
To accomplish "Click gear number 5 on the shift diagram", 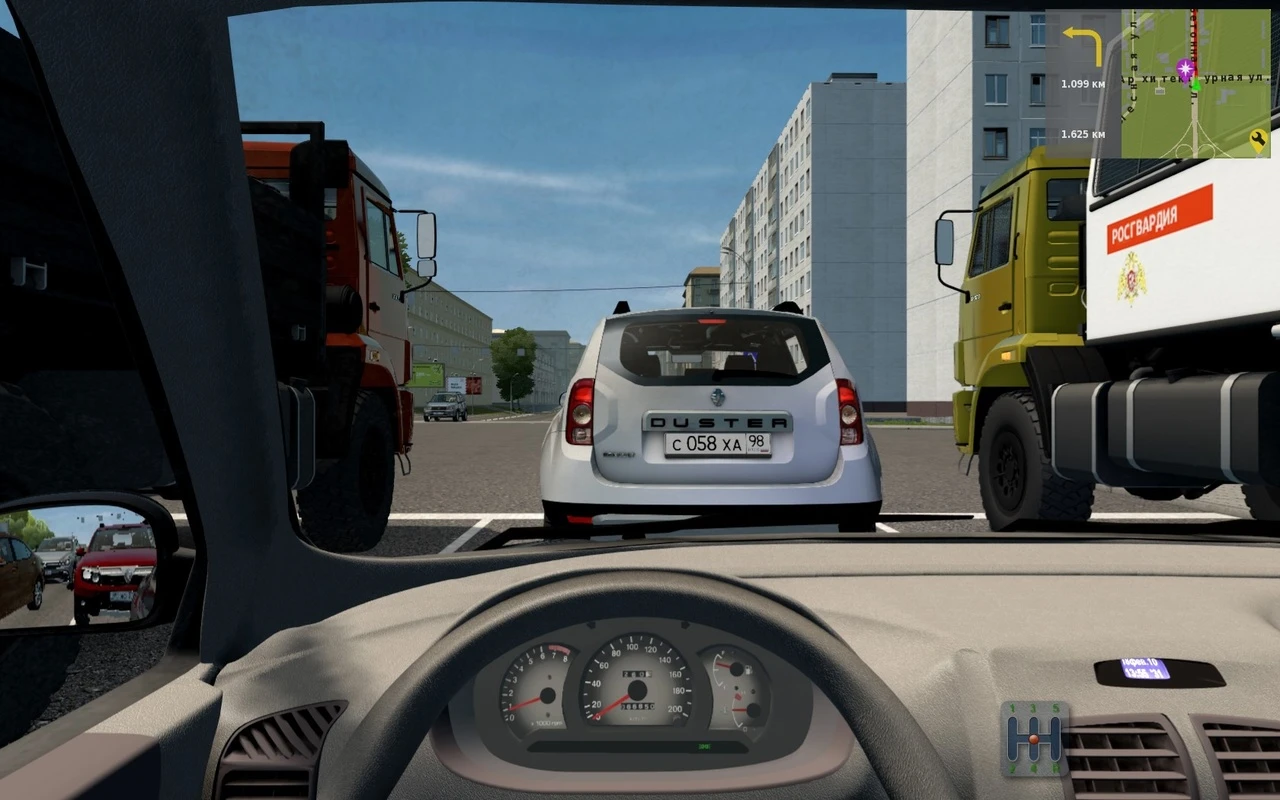I will pyautogui.click(x=1057, y=706).
